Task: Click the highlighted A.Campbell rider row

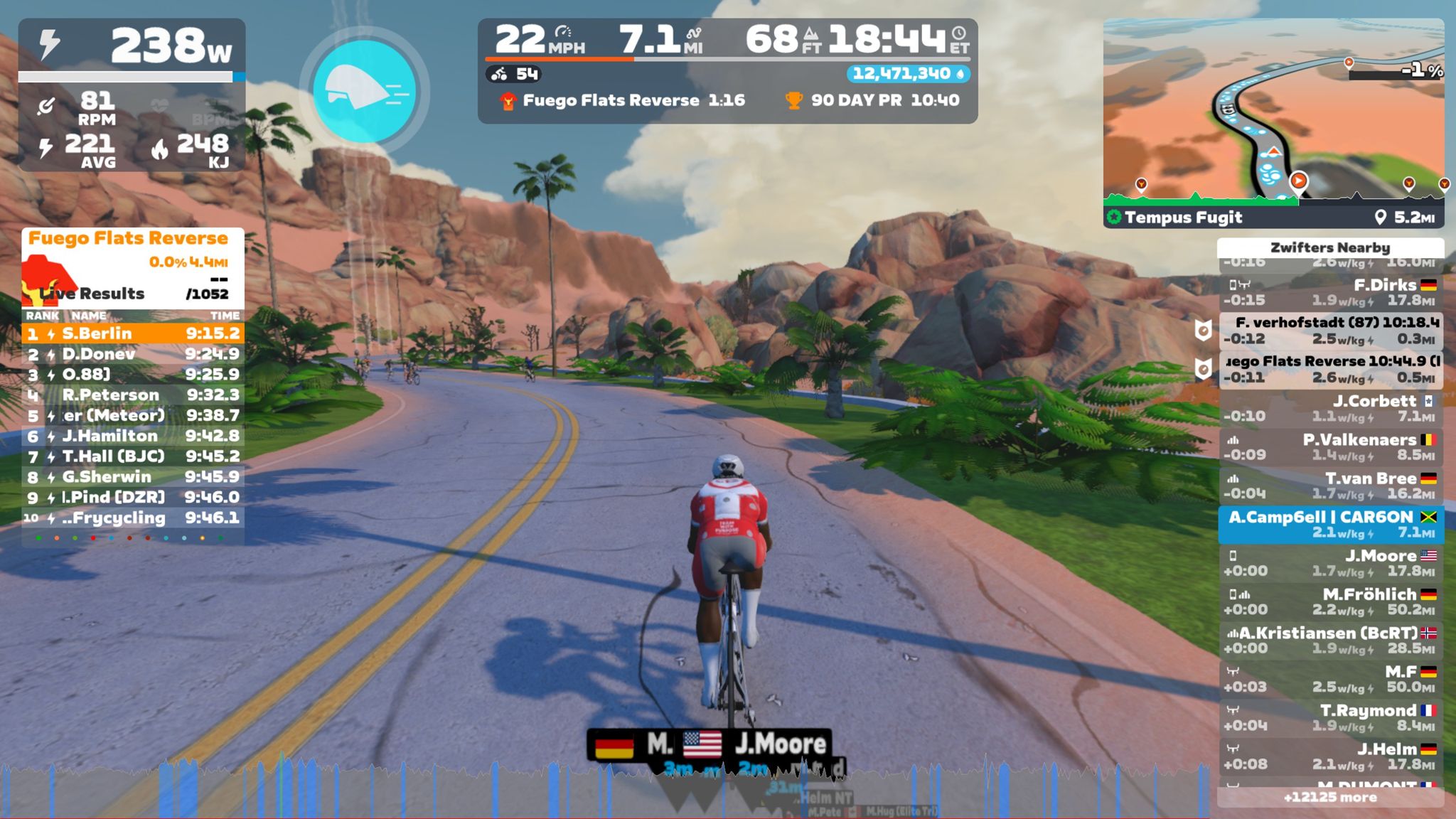Action: click(1329, 524)
